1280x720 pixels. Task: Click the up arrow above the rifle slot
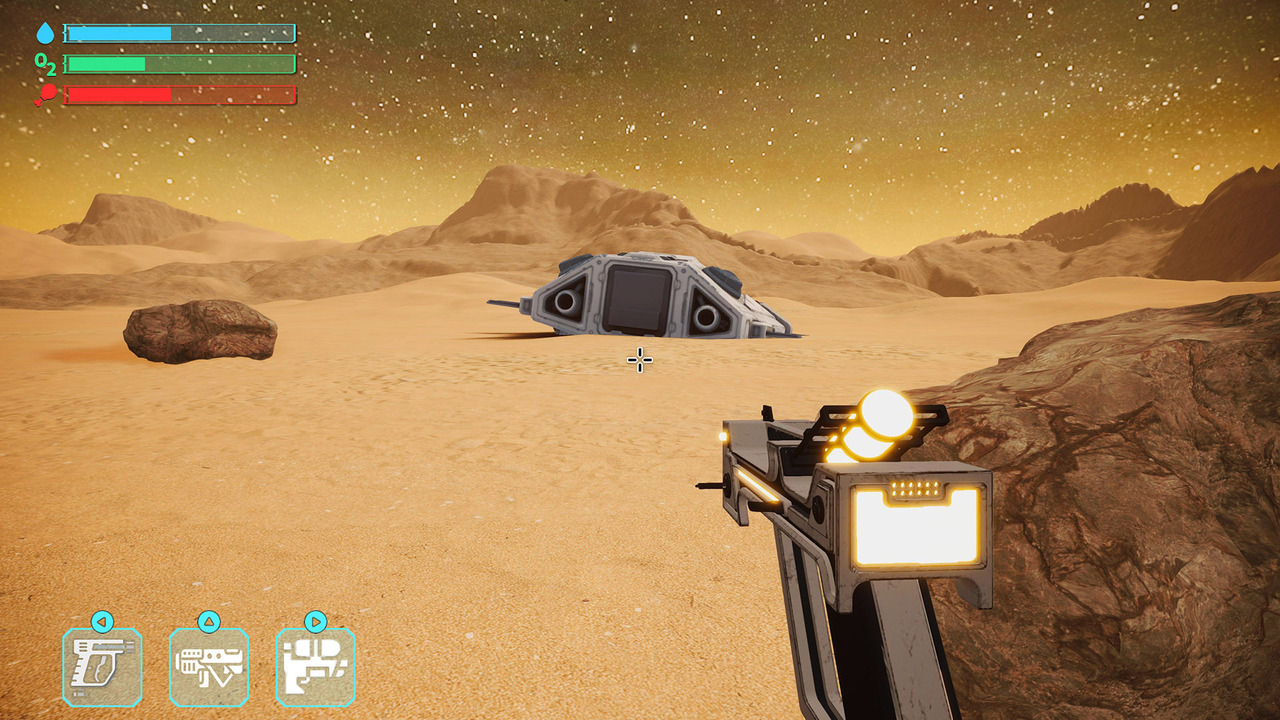(x=208, y=621)
